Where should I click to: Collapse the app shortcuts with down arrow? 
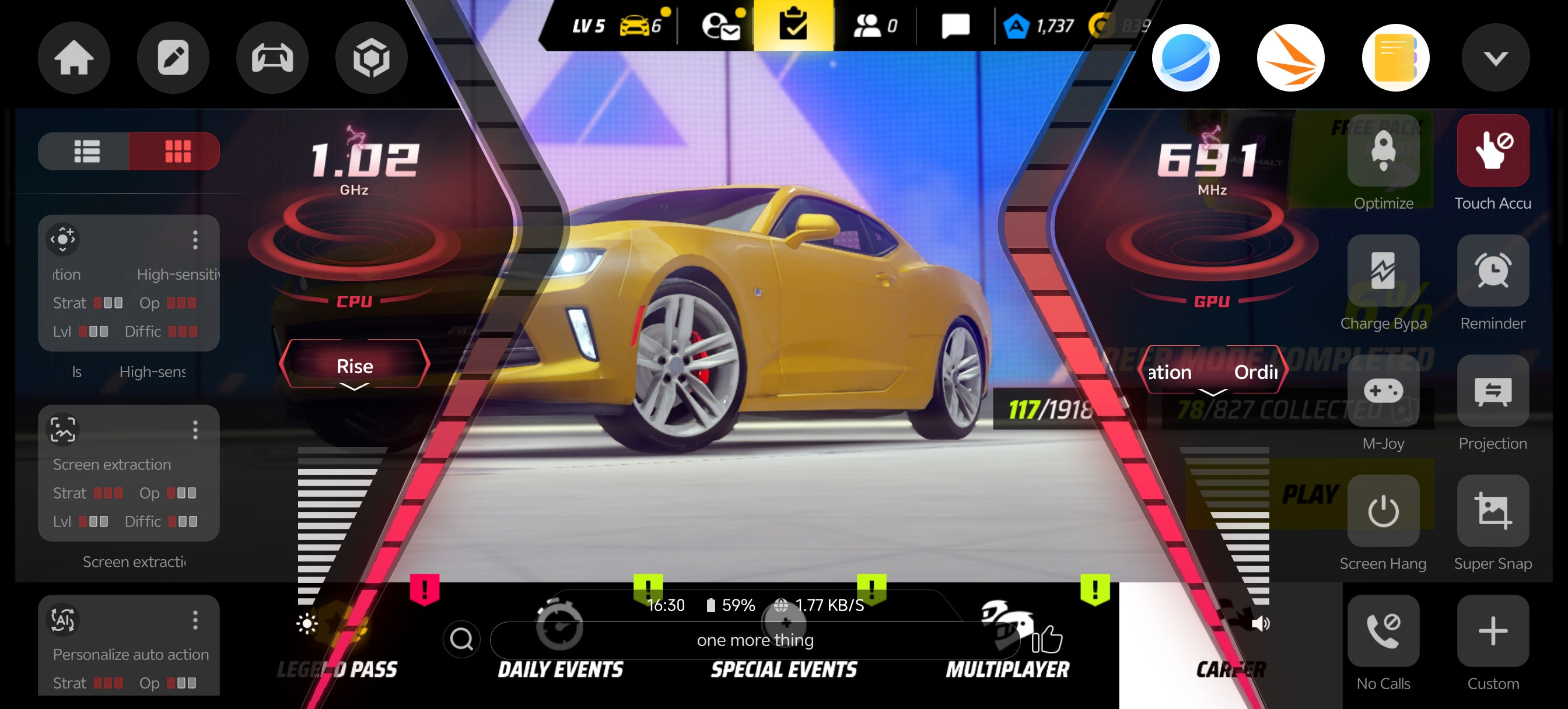[x=1495, y=58]
